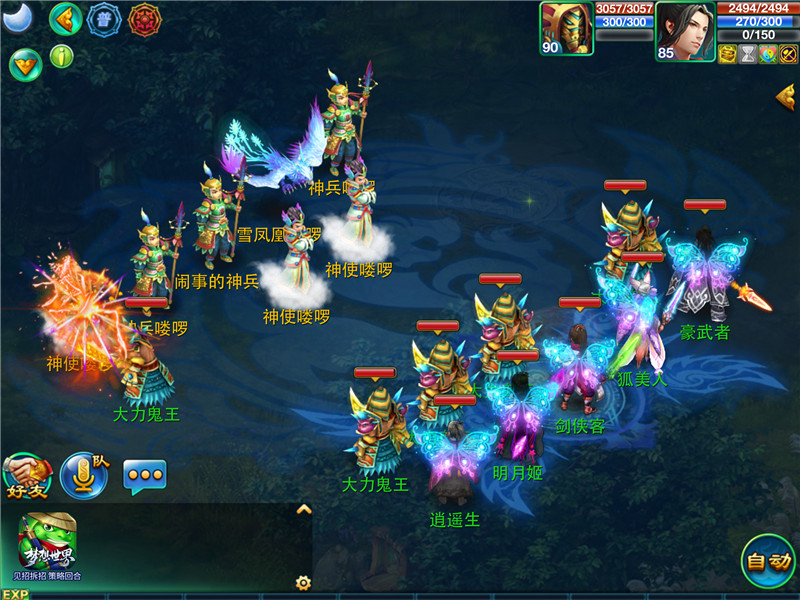This screenshot has width=800, height=600.
Task: Click the gold down-arrow round button
Action: tap(25, 63)
